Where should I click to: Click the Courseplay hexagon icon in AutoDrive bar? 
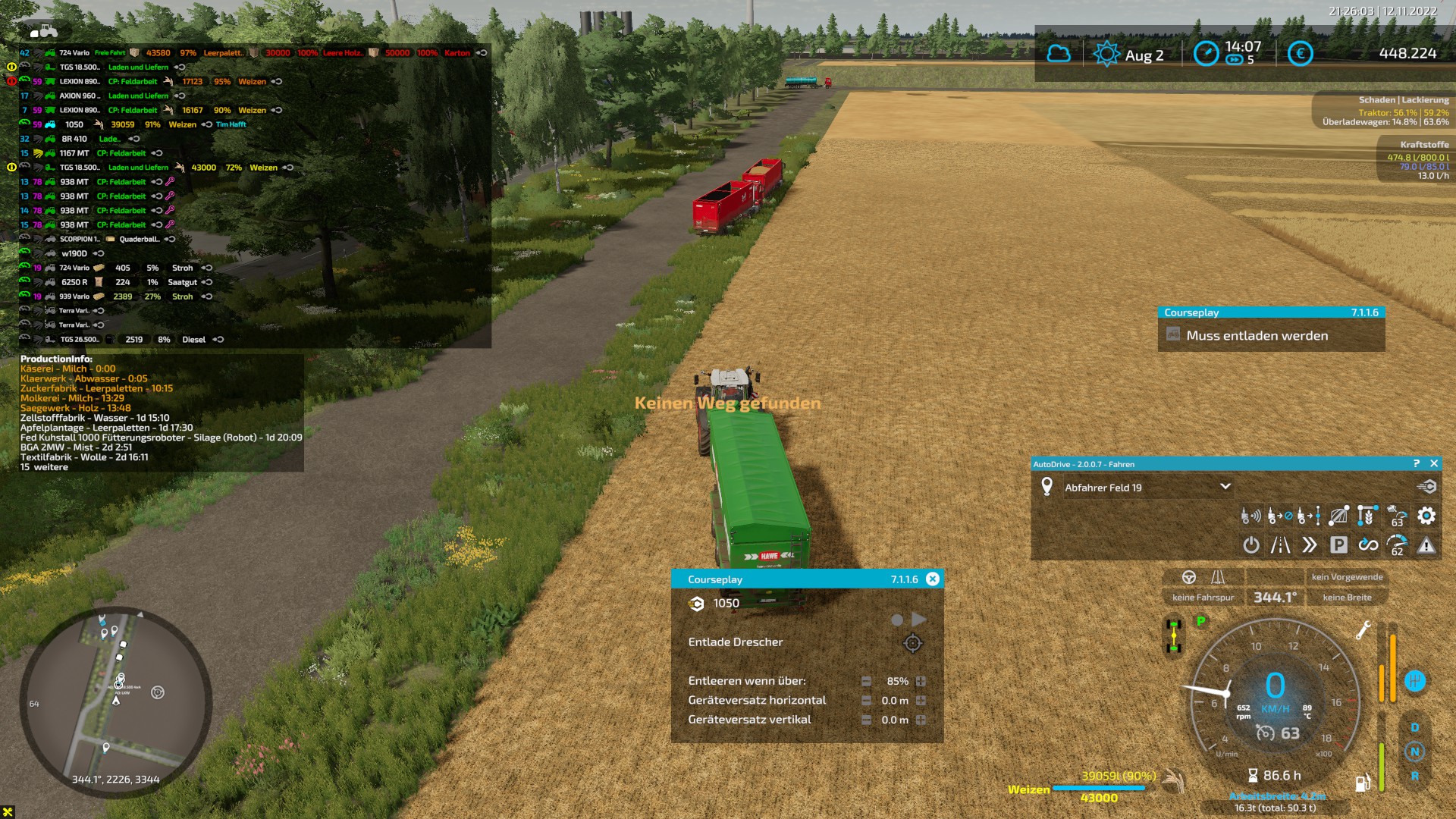click(x=1426, y=488)
